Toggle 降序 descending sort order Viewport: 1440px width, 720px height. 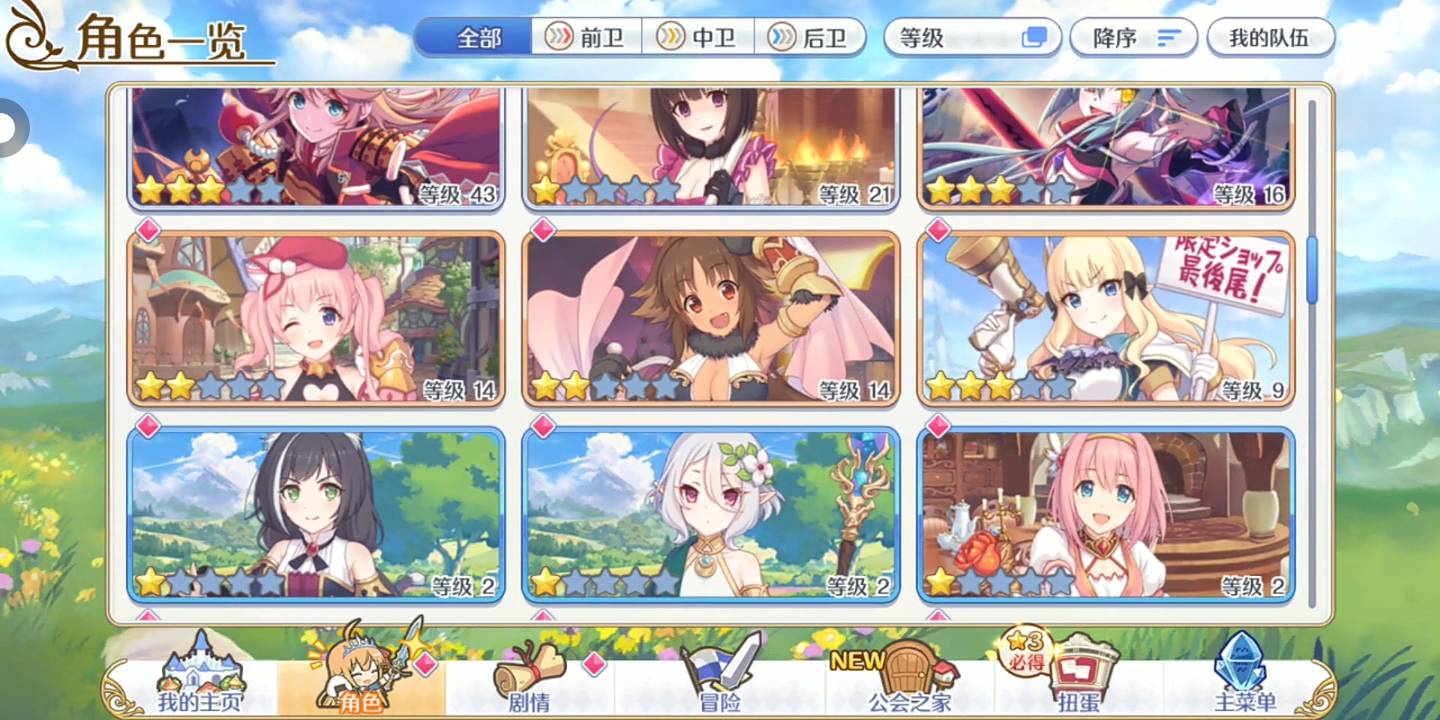(1134, 36)
